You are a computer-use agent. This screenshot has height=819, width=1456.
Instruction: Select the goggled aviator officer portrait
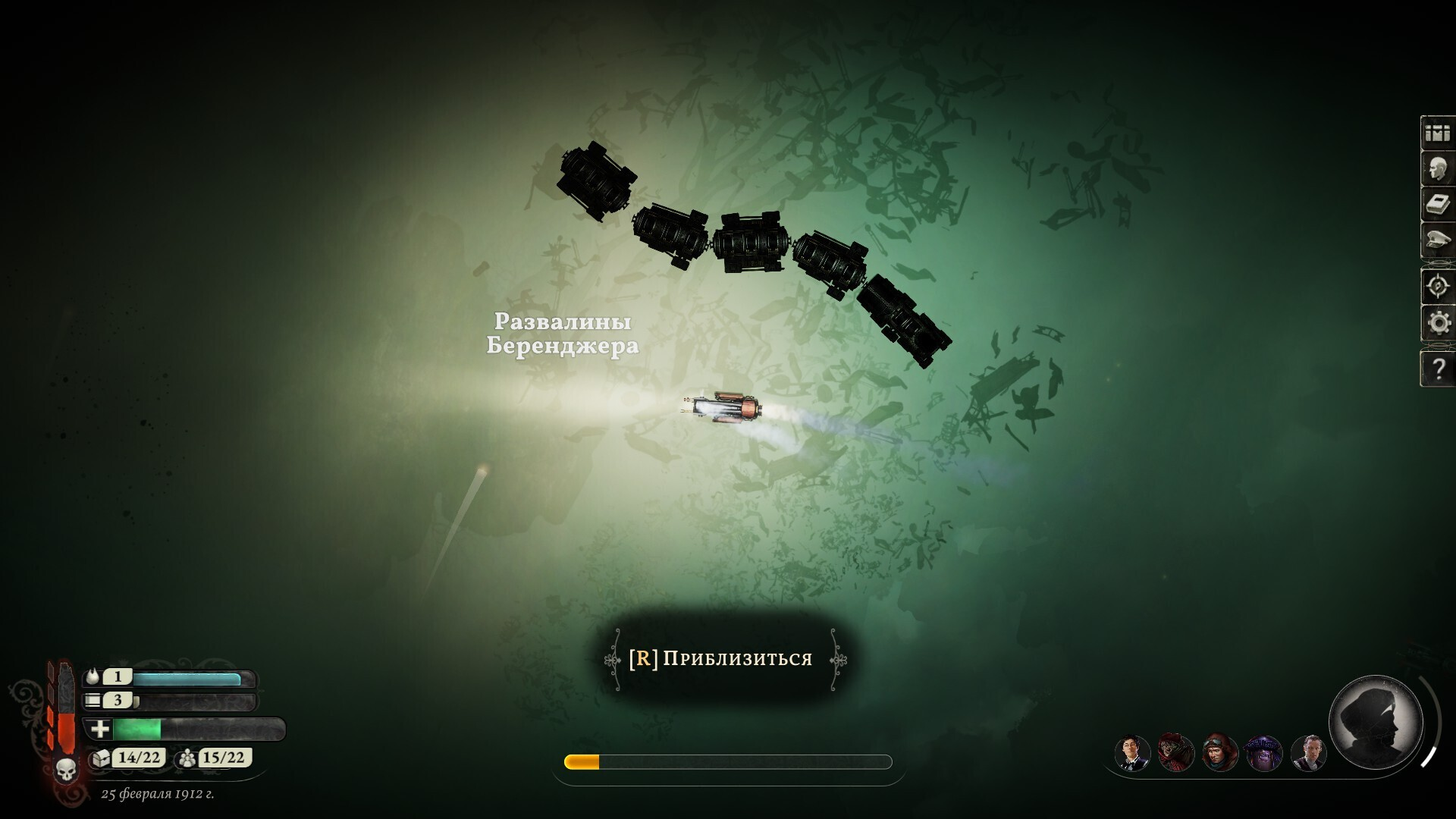coord(1220,753)
